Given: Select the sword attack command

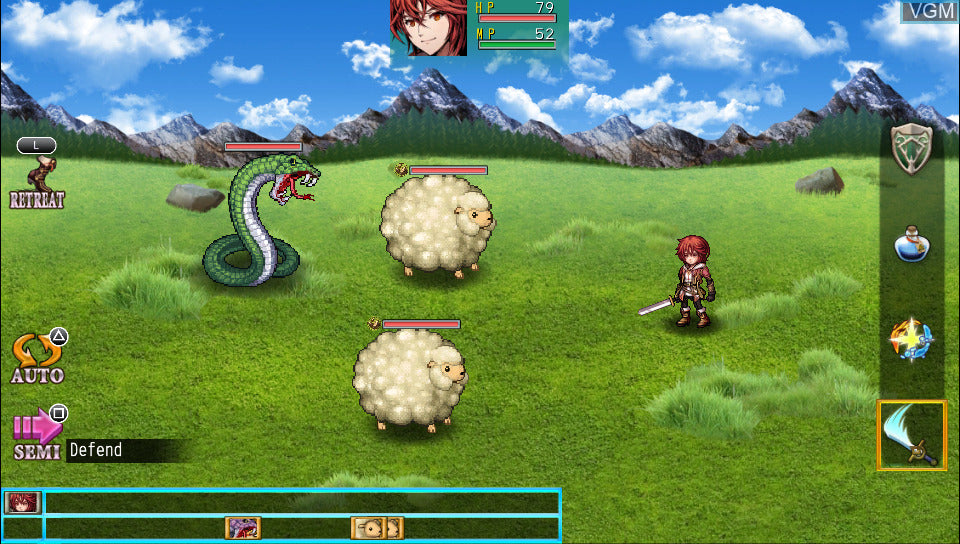Looking at the screenshot, I should pyautogui.click(x=911, y=435).
